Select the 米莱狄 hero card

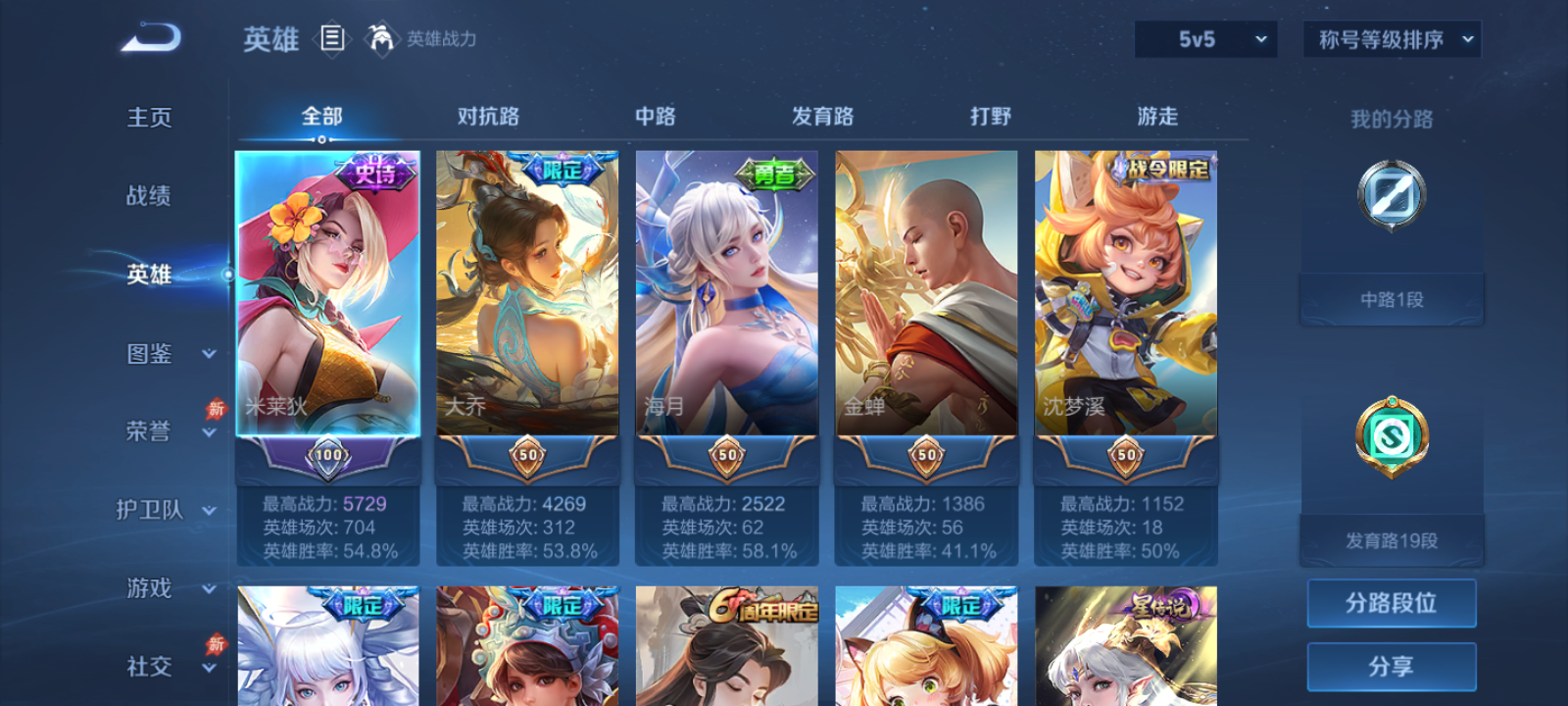(331, 294)
